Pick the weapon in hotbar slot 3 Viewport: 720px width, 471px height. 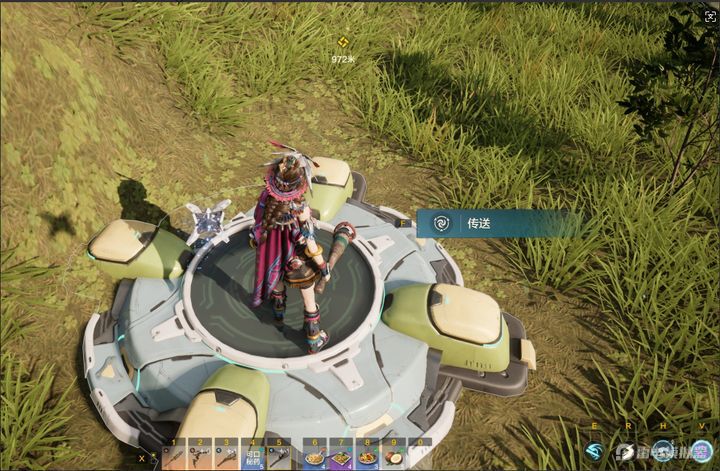tap(227, 455)
